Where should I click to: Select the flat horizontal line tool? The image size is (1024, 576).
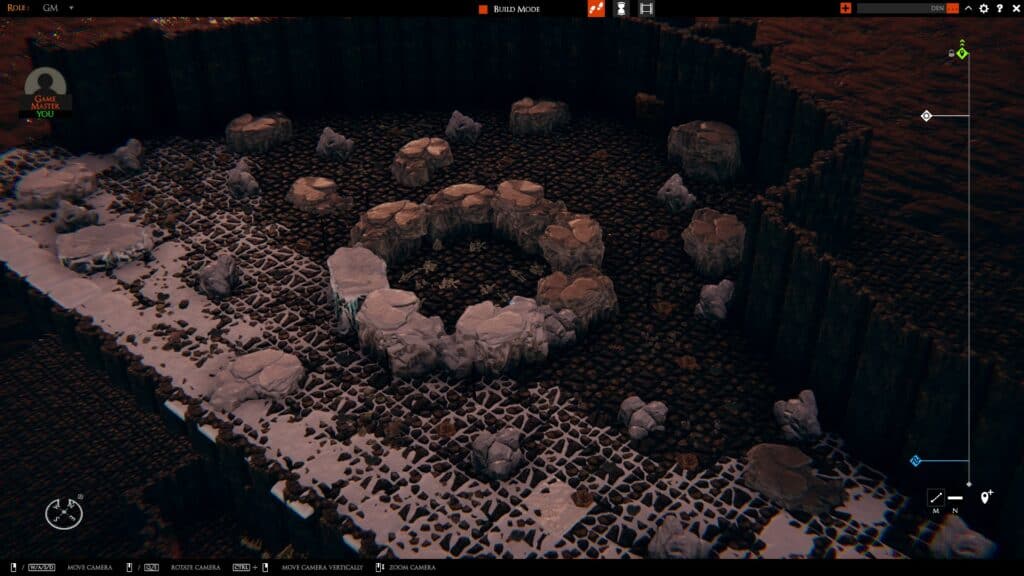[x=956, y=497]
